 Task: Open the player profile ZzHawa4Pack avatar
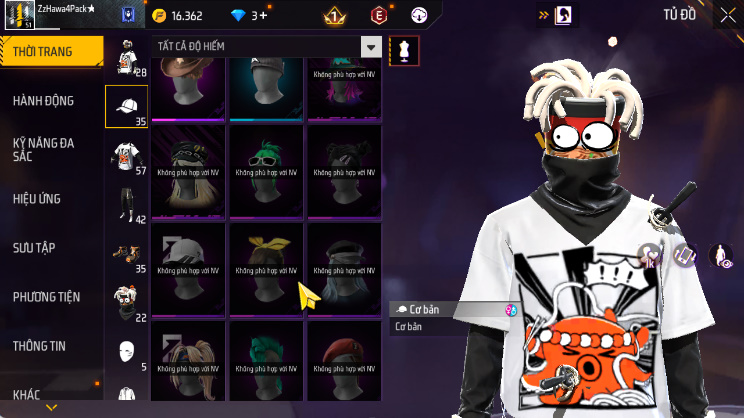[18, 16]
